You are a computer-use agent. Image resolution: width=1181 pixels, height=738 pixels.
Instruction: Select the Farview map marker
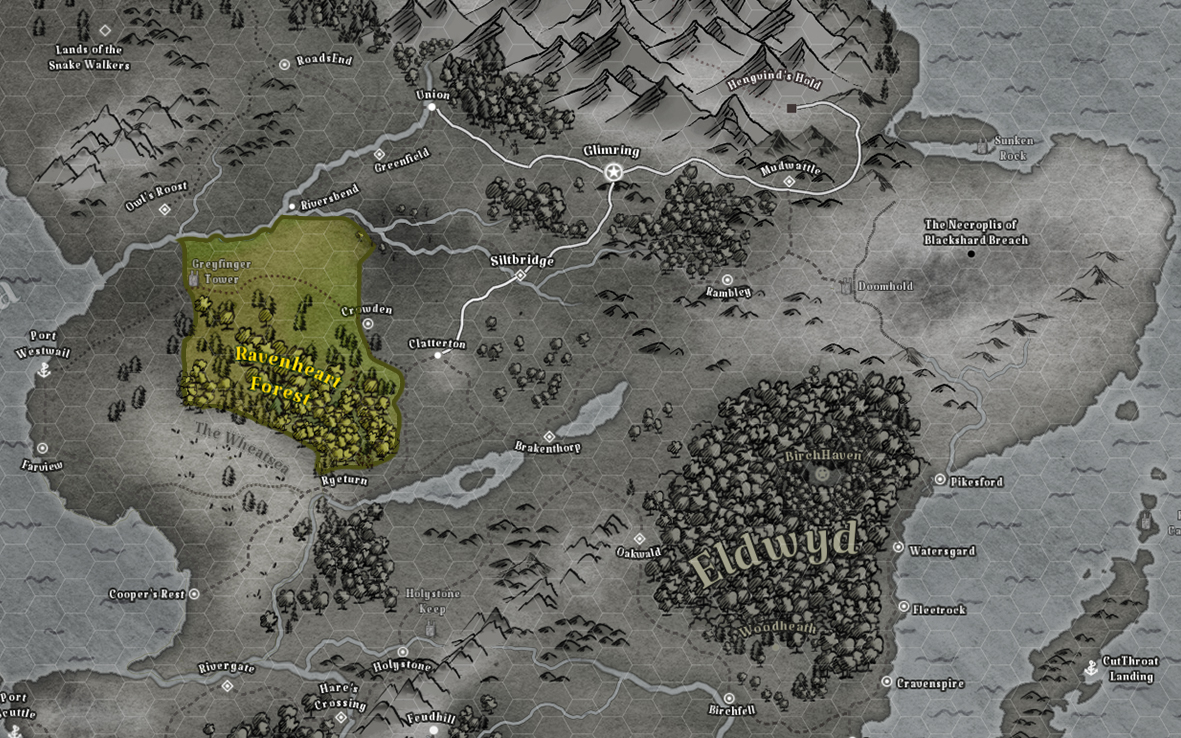42,449
